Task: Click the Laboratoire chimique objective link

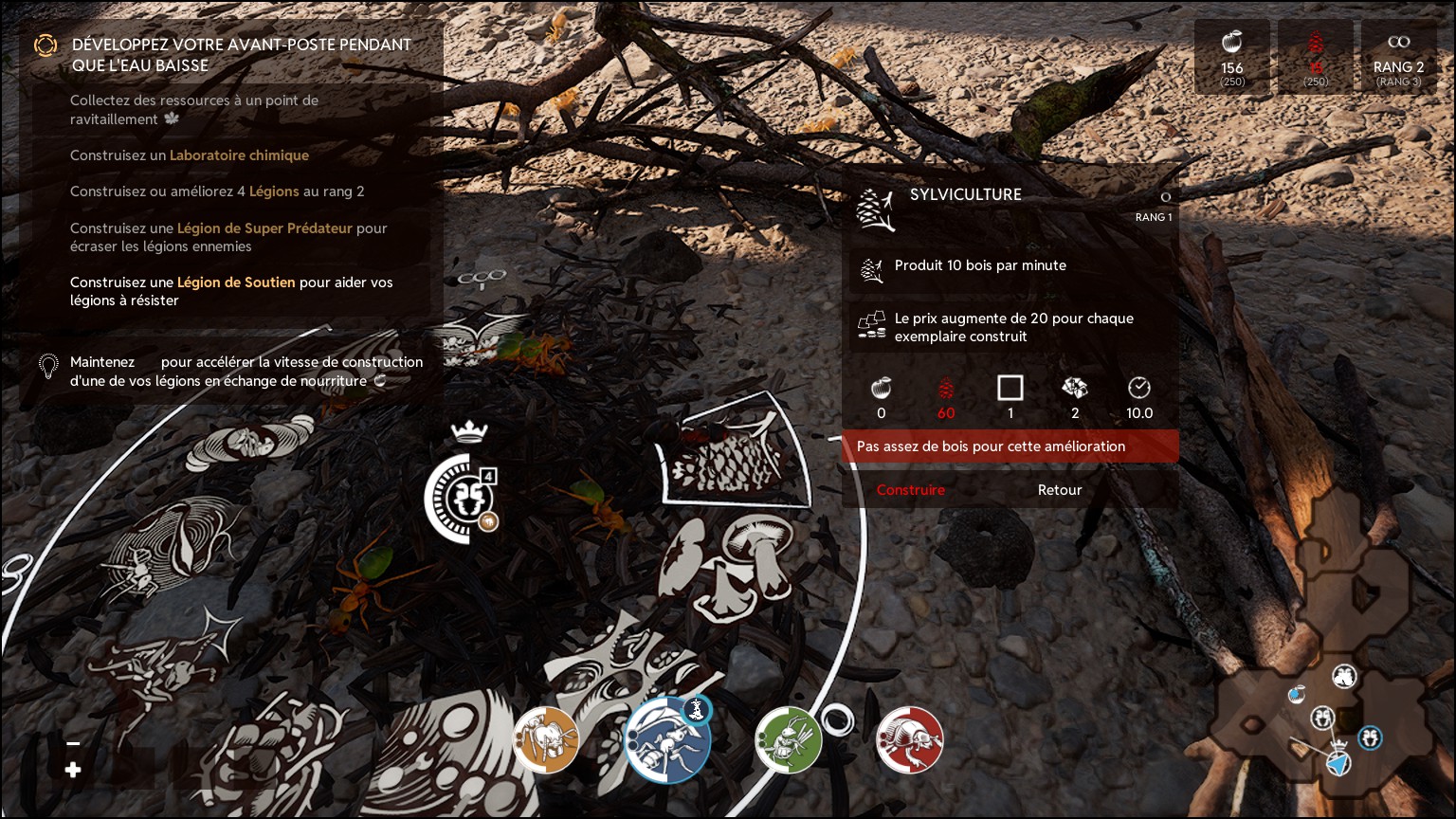Action: tap(239, 155)
